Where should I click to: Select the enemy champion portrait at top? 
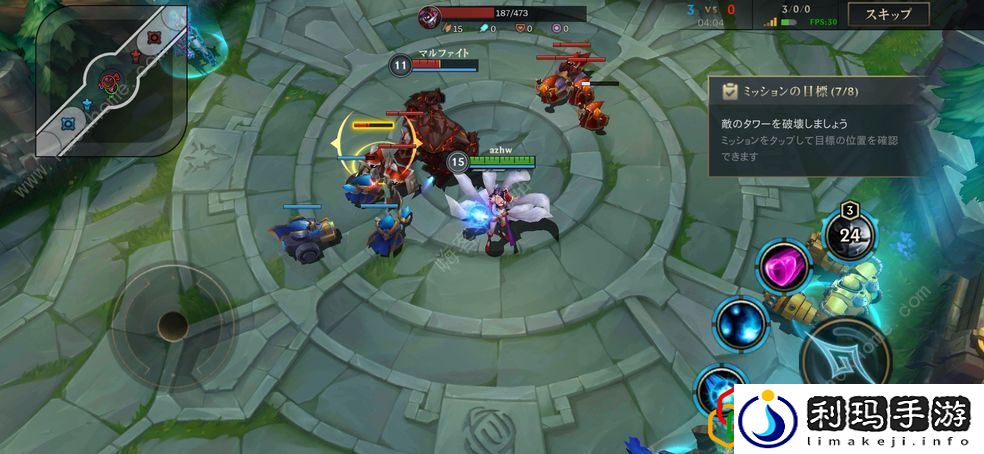point(431,15)
